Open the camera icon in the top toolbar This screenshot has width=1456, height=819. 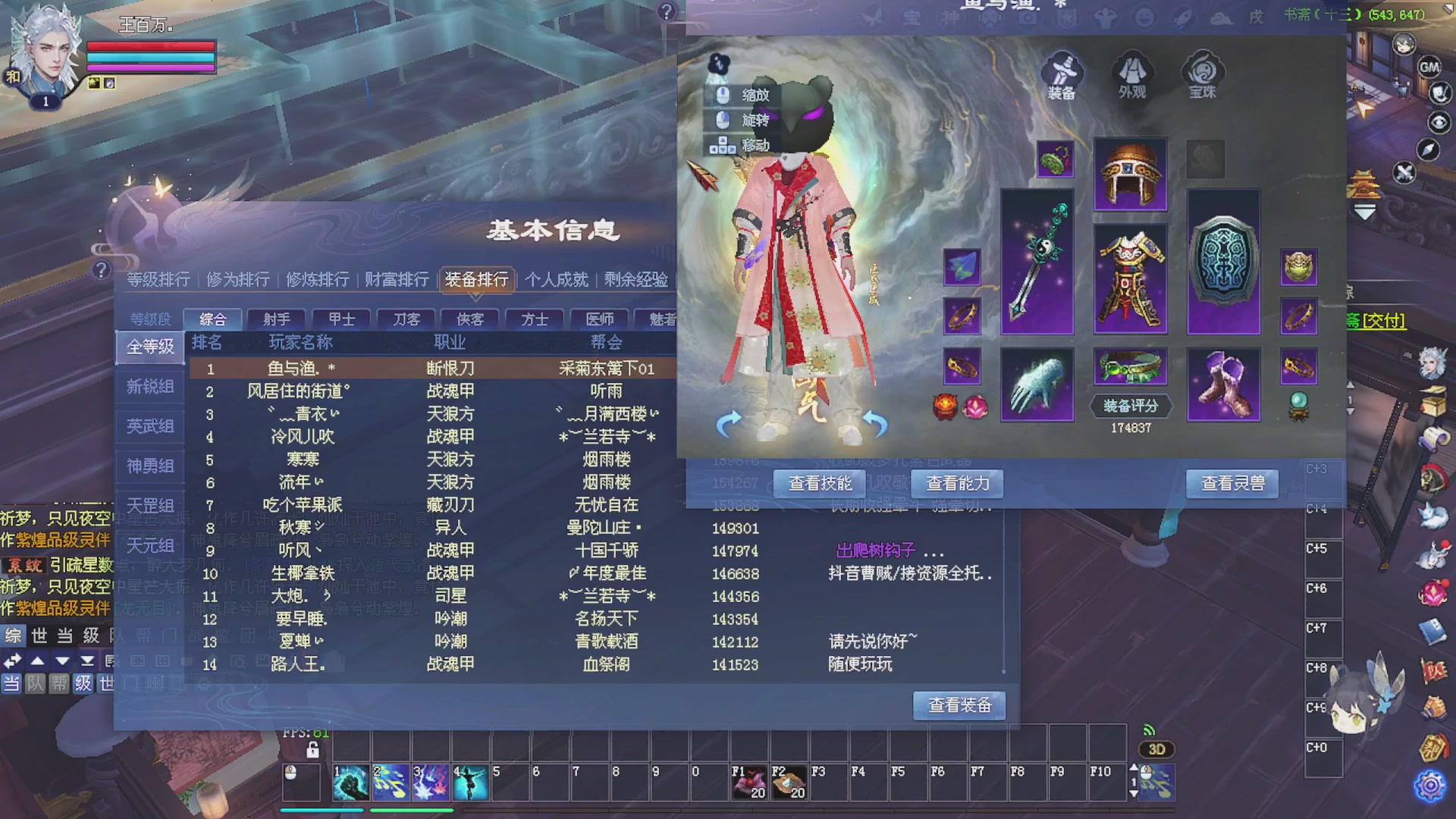[1028, 18]
